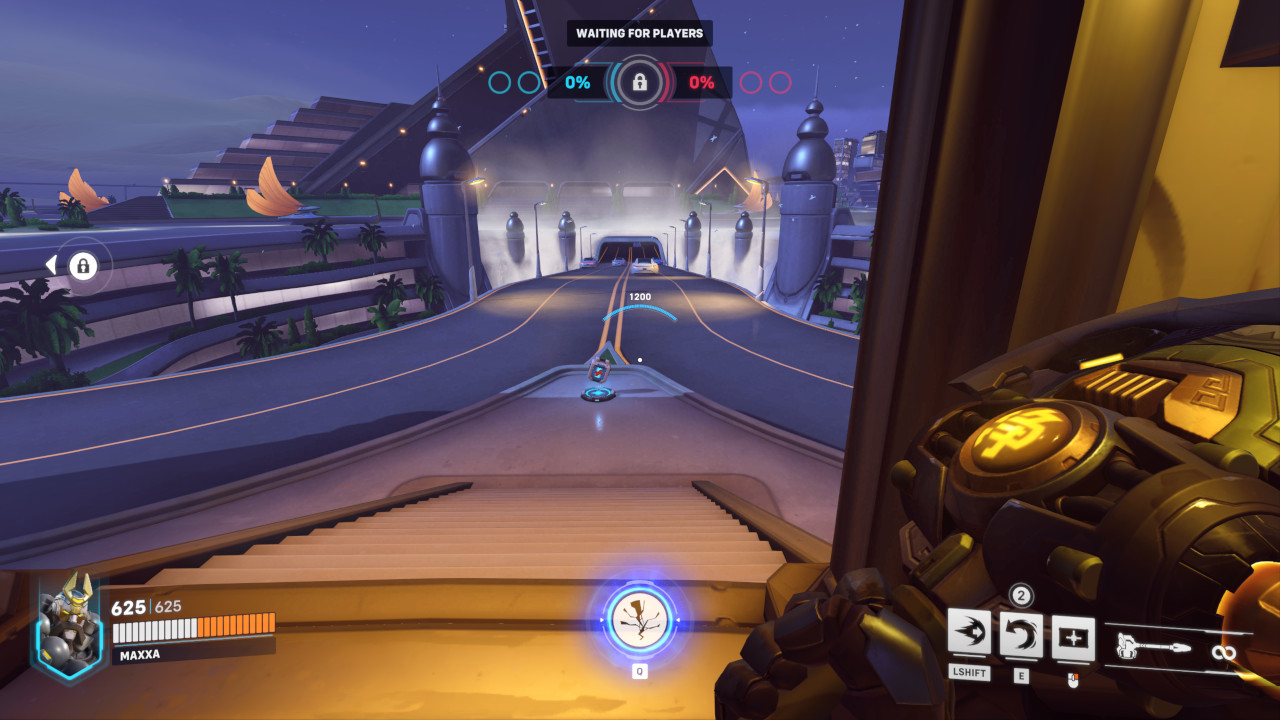Viewport: 1280px width, 720px height.
Task: Select the lock marker on the left compass indicator
Action: [85, 265]
